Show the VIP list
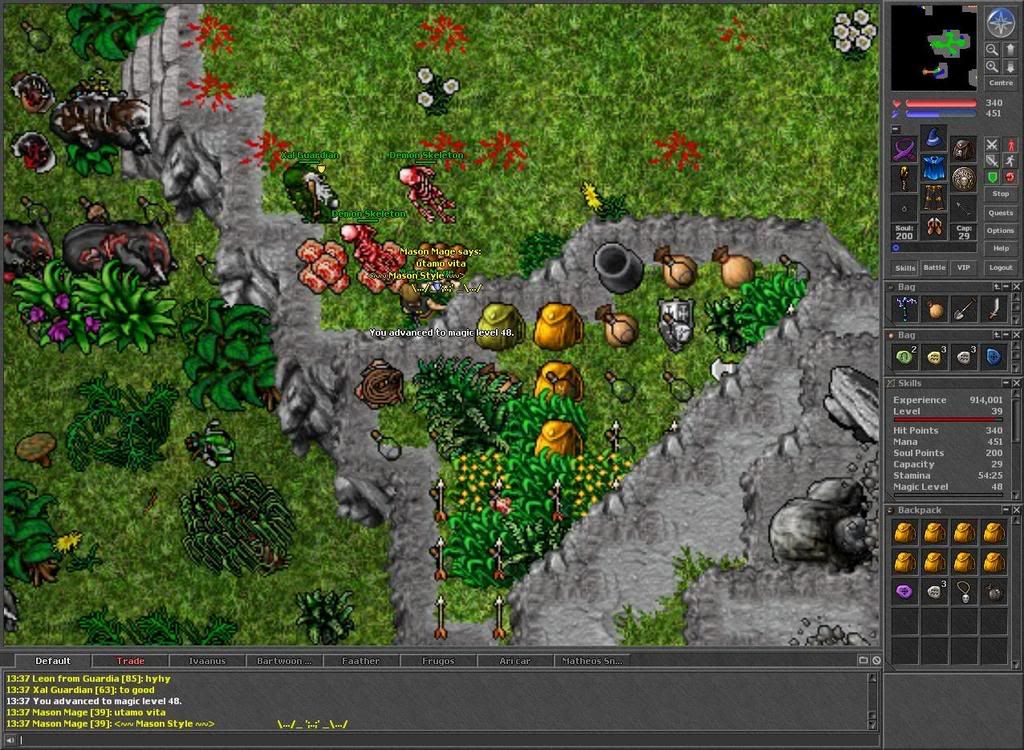This screenshot has height=750, width=1024. (x=964, y=268)
